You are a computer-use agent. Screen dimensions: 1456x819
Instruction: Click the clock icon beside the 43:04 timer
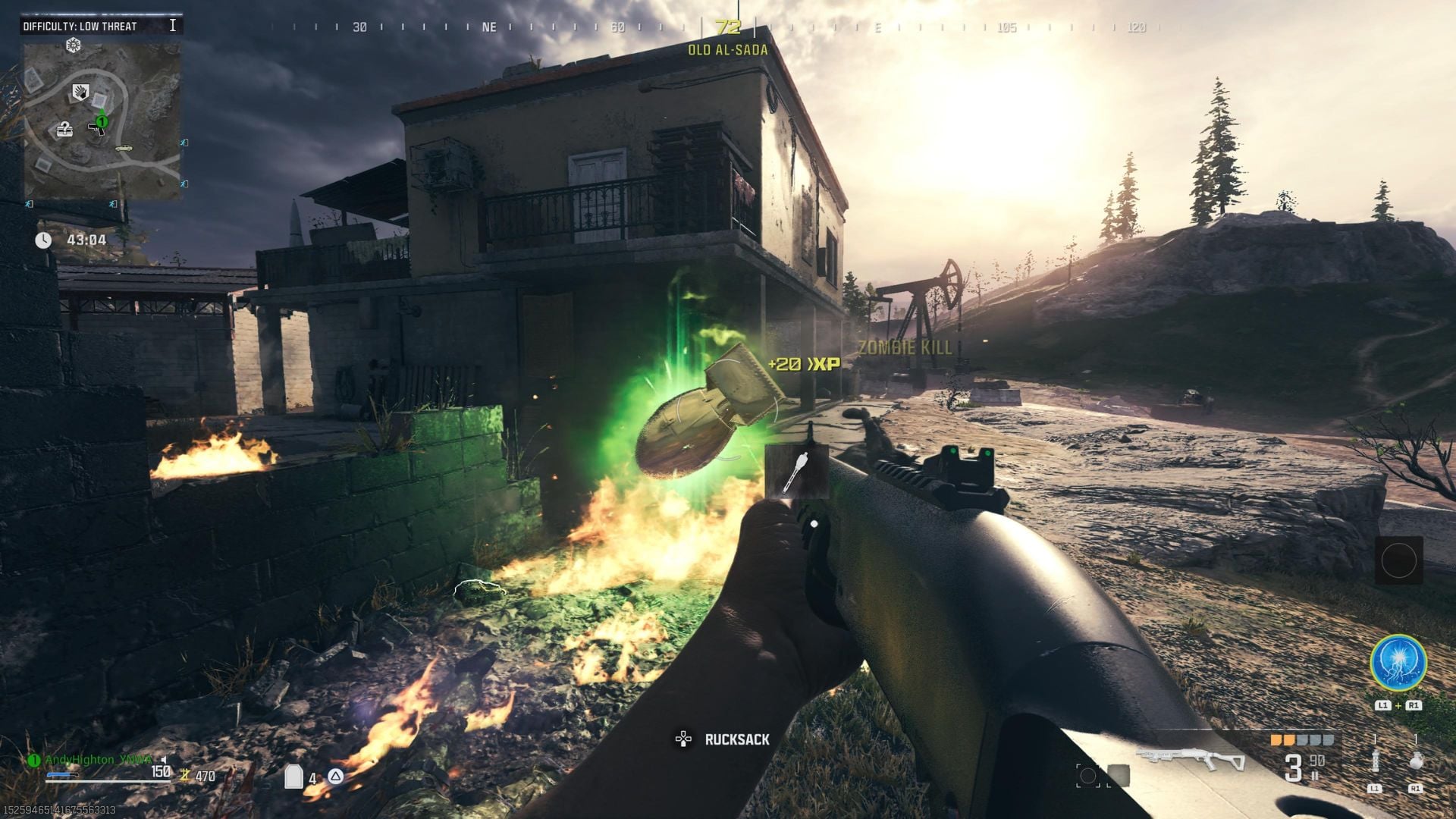45,239
